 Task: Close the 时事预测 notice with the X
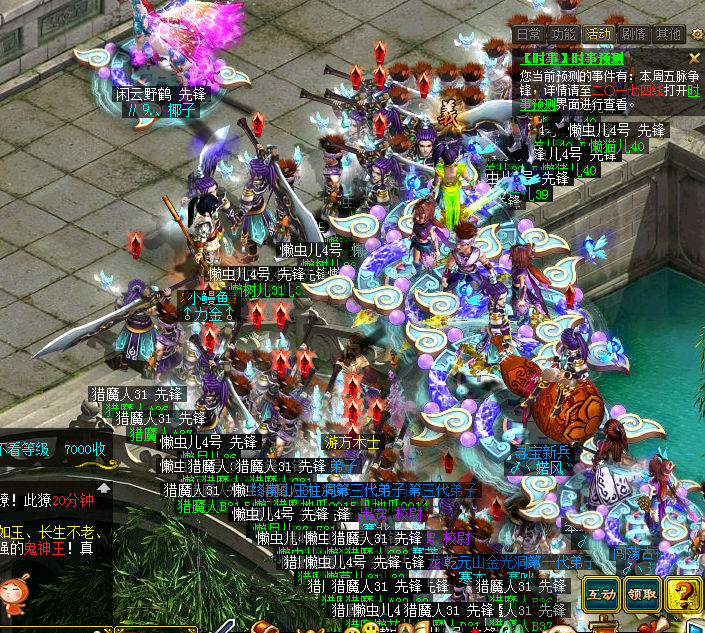tap(695, 59)
